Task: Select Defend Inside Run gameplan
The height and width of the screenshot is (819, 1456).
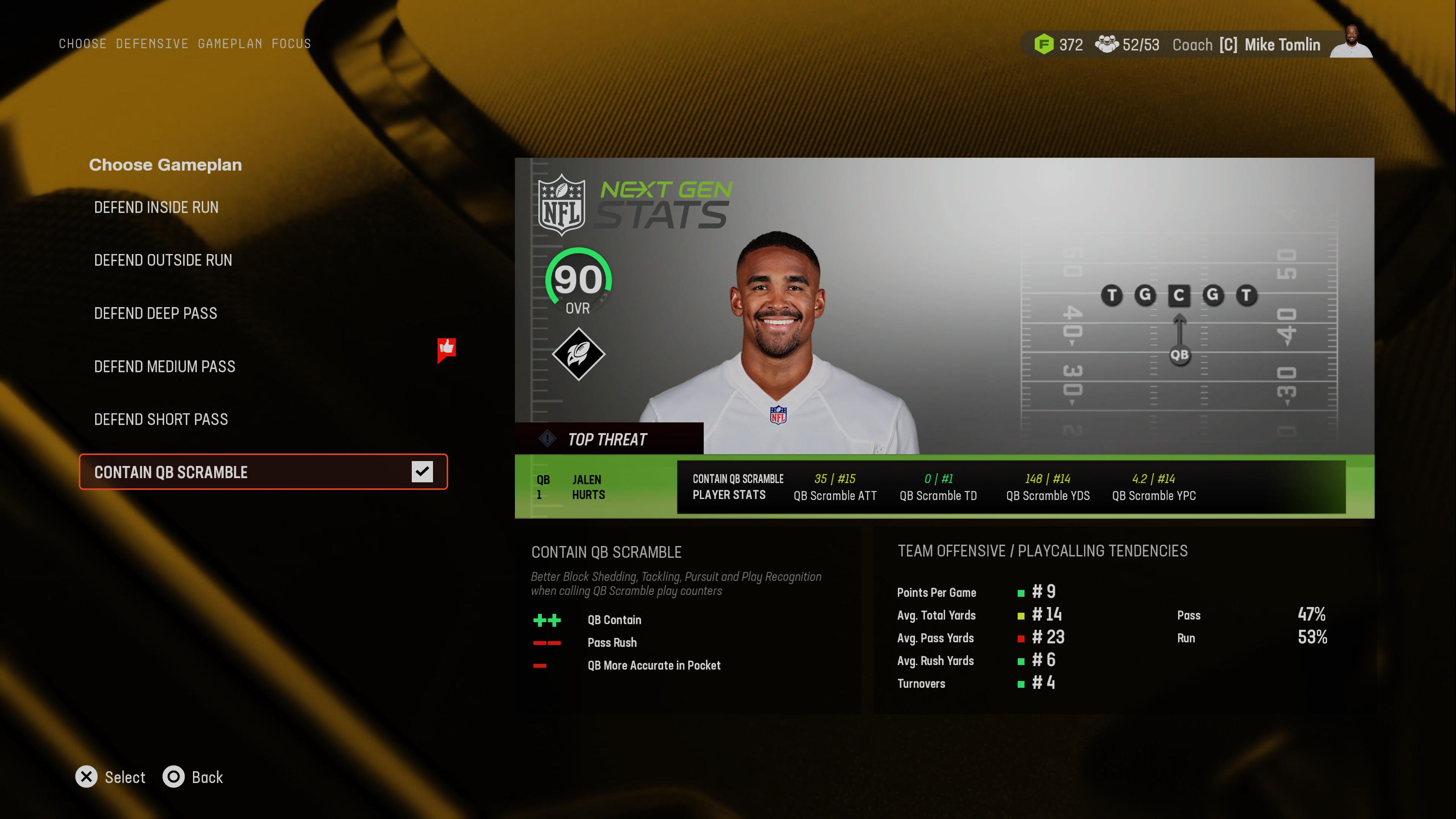Action: click(156, 207)
